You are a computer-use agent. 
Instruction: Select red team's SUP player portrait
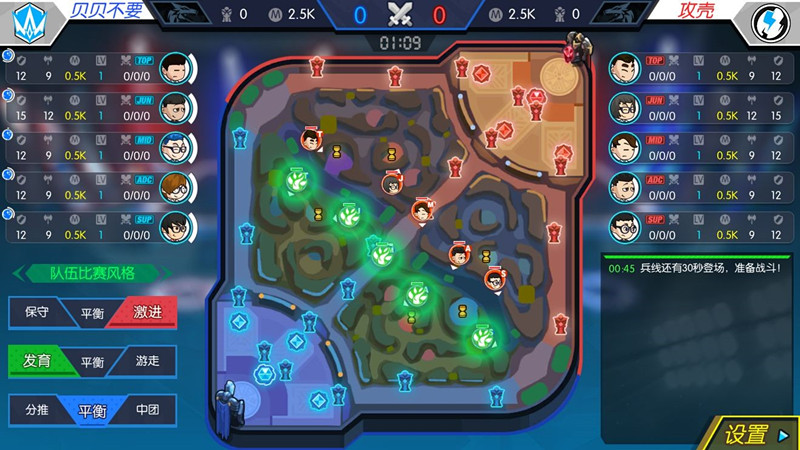click(x=624, y=227)
